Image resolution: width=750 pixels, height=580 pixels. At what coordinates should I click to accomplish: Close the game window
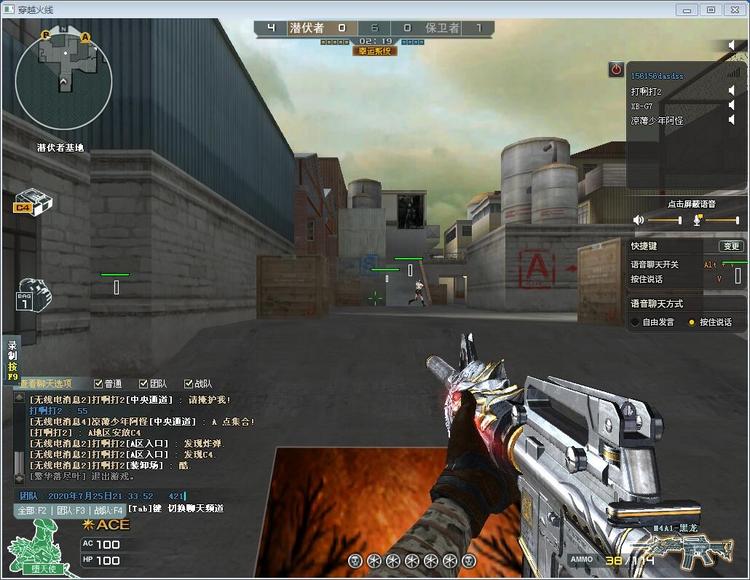pos(734,9)
